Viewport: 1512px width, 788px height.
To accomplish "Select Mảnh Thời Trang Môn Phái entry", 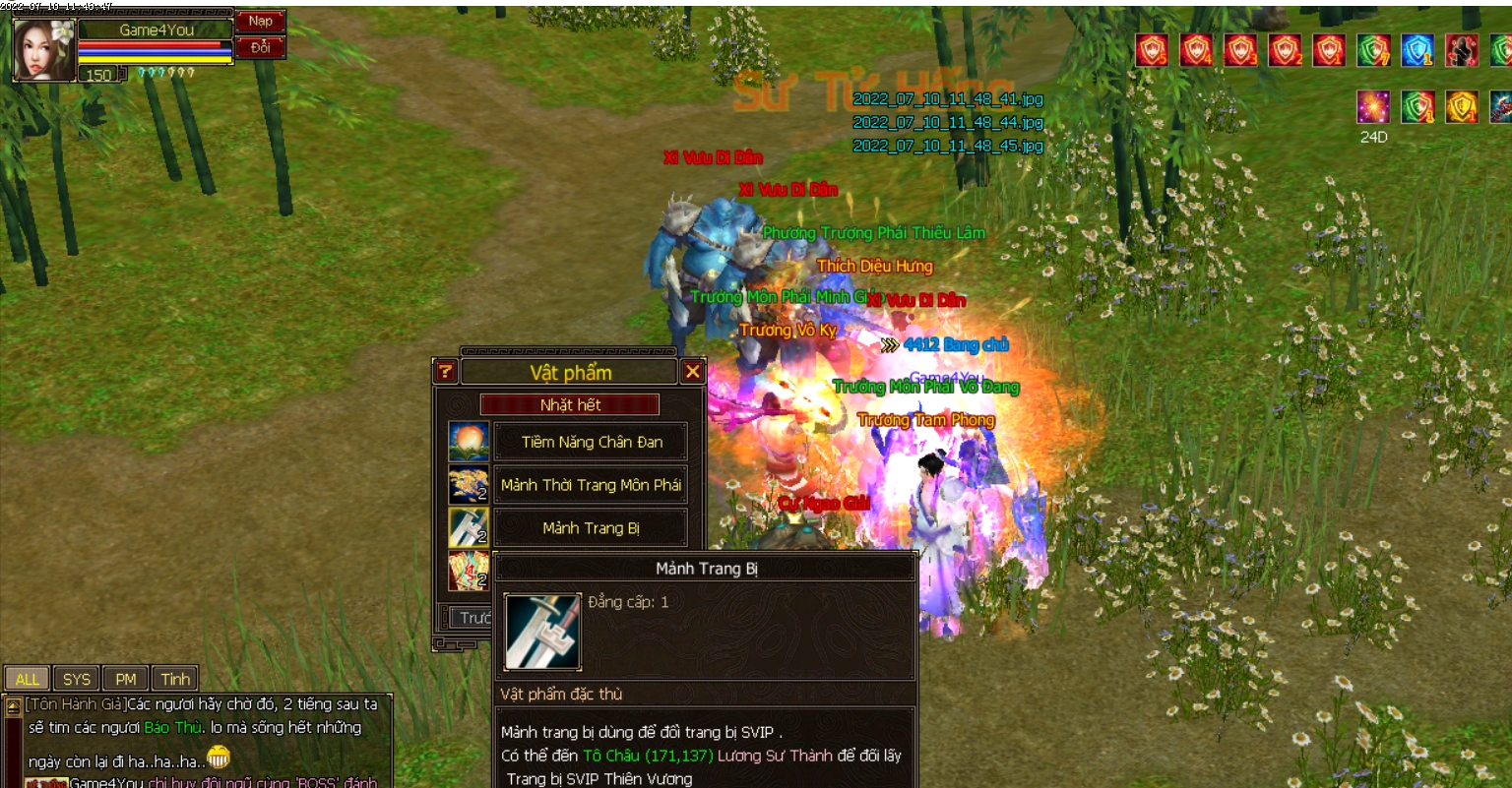I will click(x=591, y=485).
